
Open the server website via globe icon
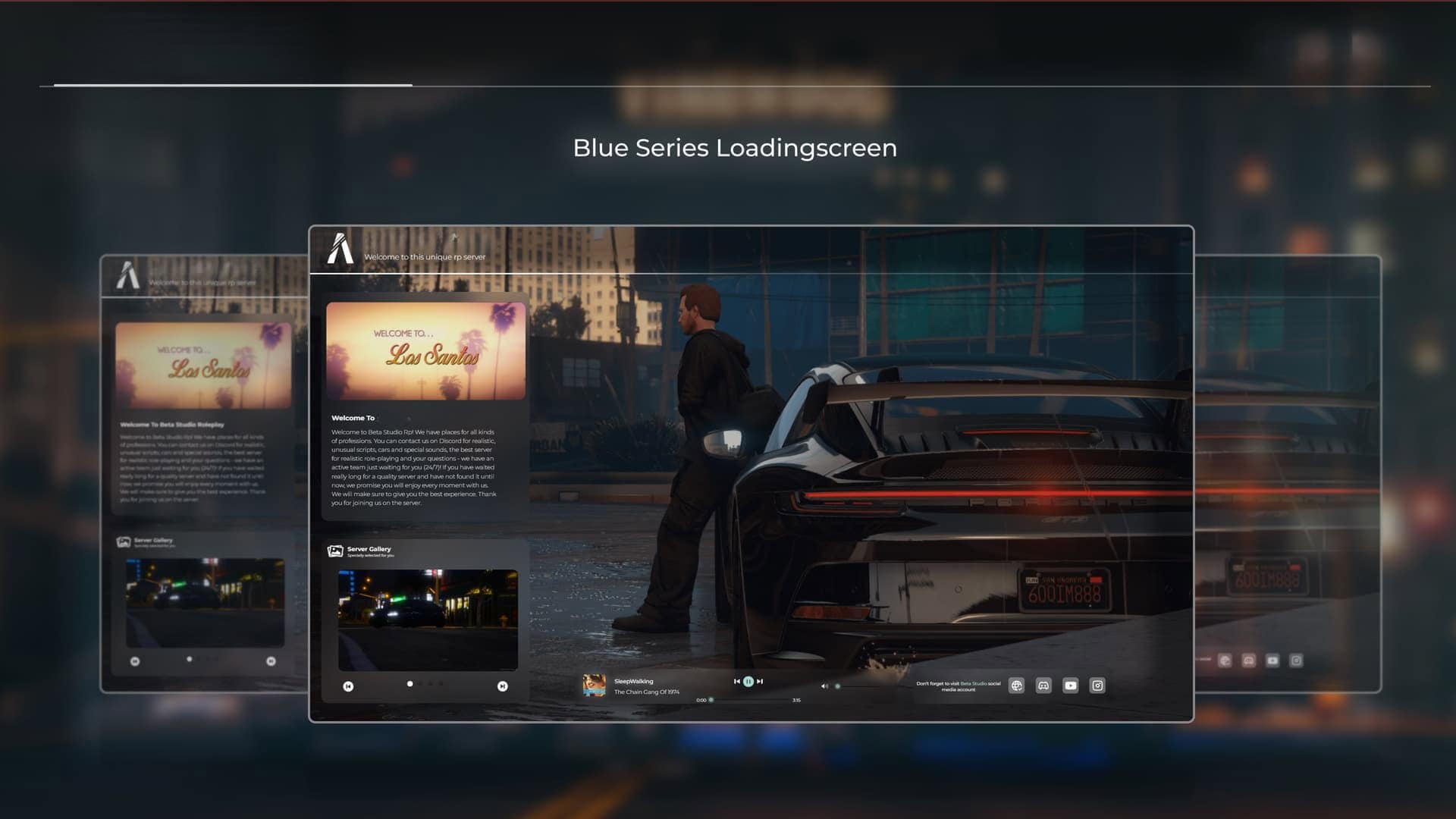[x=1017, y=685]
